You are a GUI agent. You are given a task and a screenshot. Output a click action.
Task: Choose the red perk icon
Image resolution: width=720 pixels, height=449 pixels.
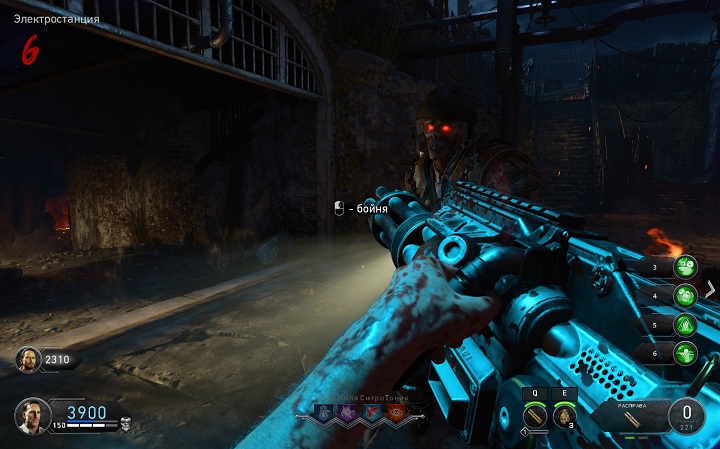(372, 412)
